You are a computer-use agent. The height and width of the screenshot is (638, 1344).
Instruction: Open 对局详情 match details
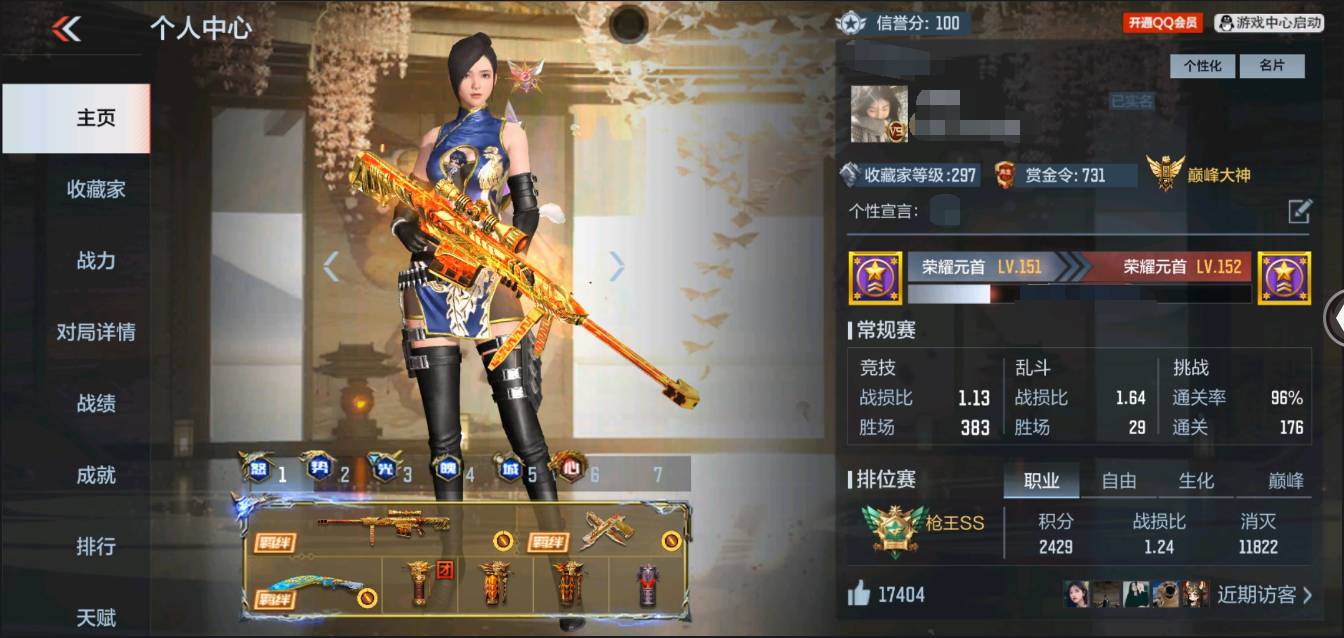tap(96, 332)
